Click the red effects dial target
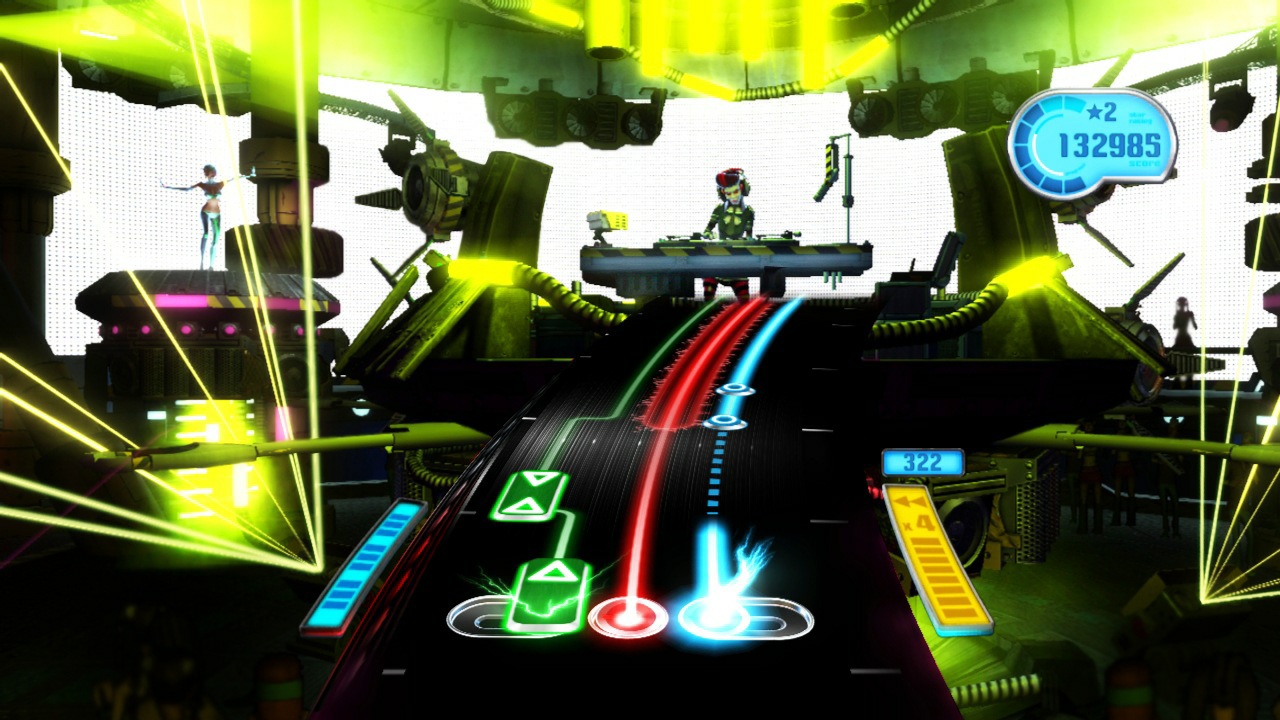The width and height of the screenshot is (1280, 720). (629, 618)
